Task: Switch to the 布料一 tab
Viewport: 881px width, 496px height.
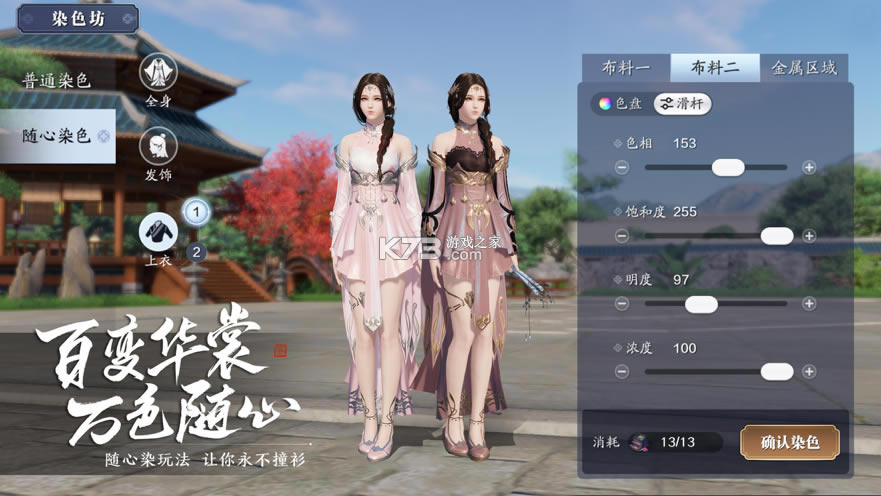Action: tap(626, 68)
